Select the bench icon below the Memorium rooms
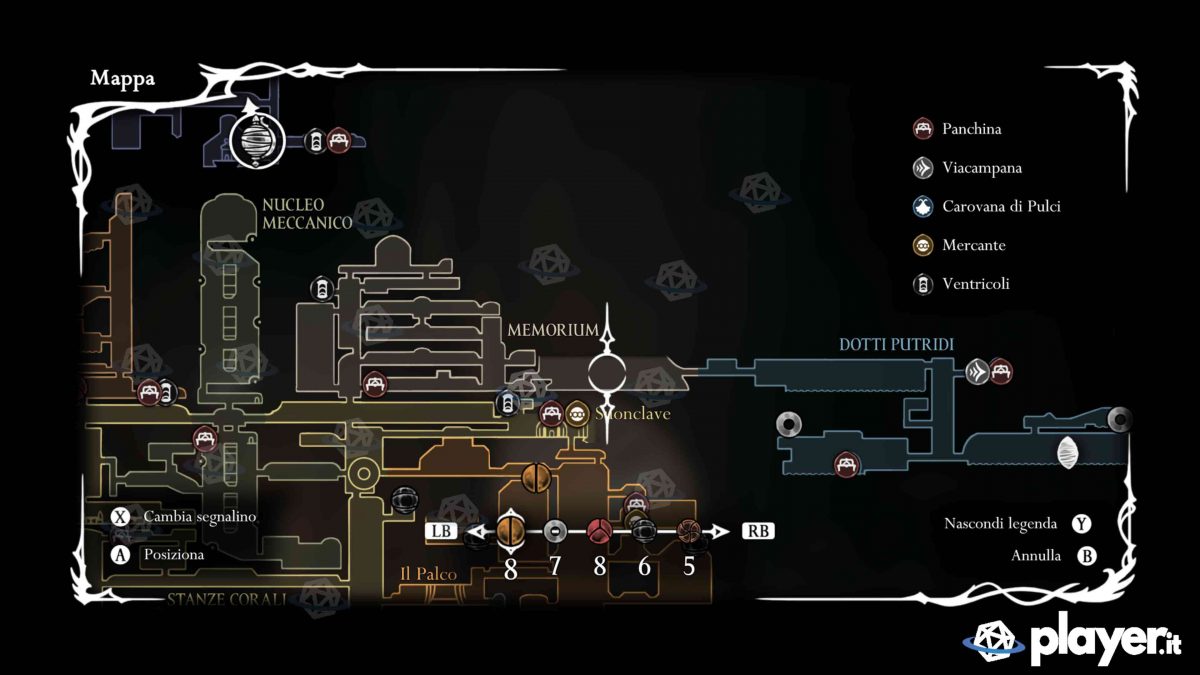The image size is (1200, 675). 375,384
